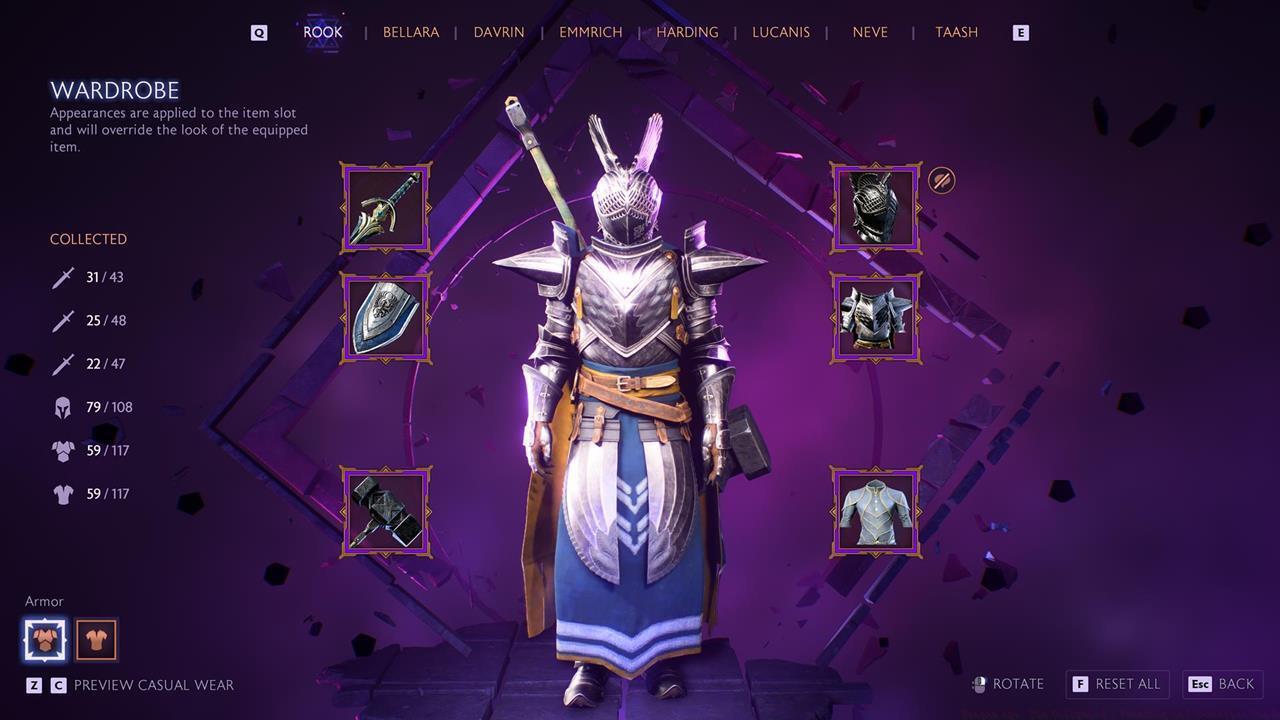Switch to the casual wear icon under Armor
1280x720 pixels.
pos(97,640)
